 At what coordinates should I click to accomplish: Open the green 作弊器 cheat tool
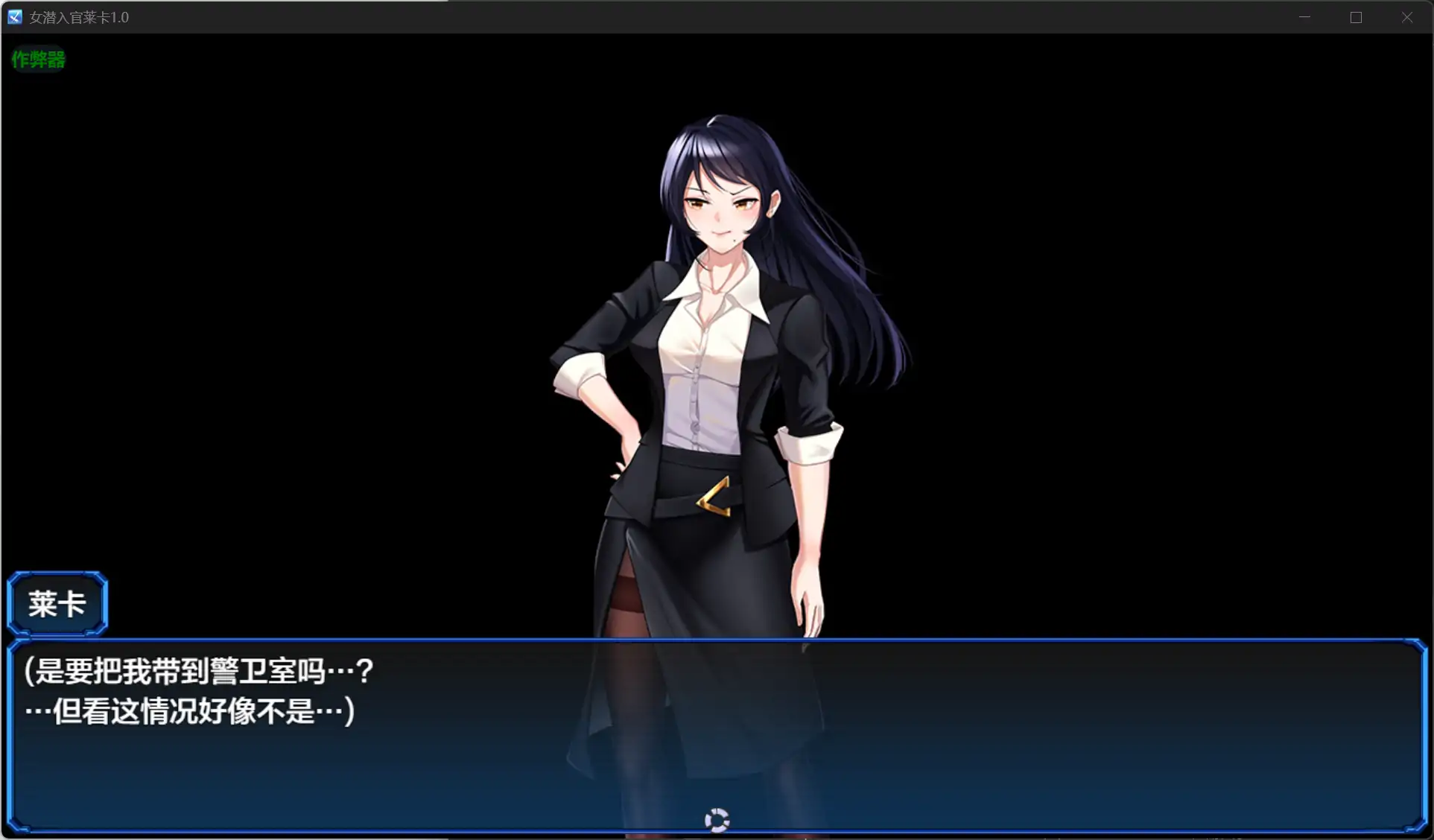[38, 59]
